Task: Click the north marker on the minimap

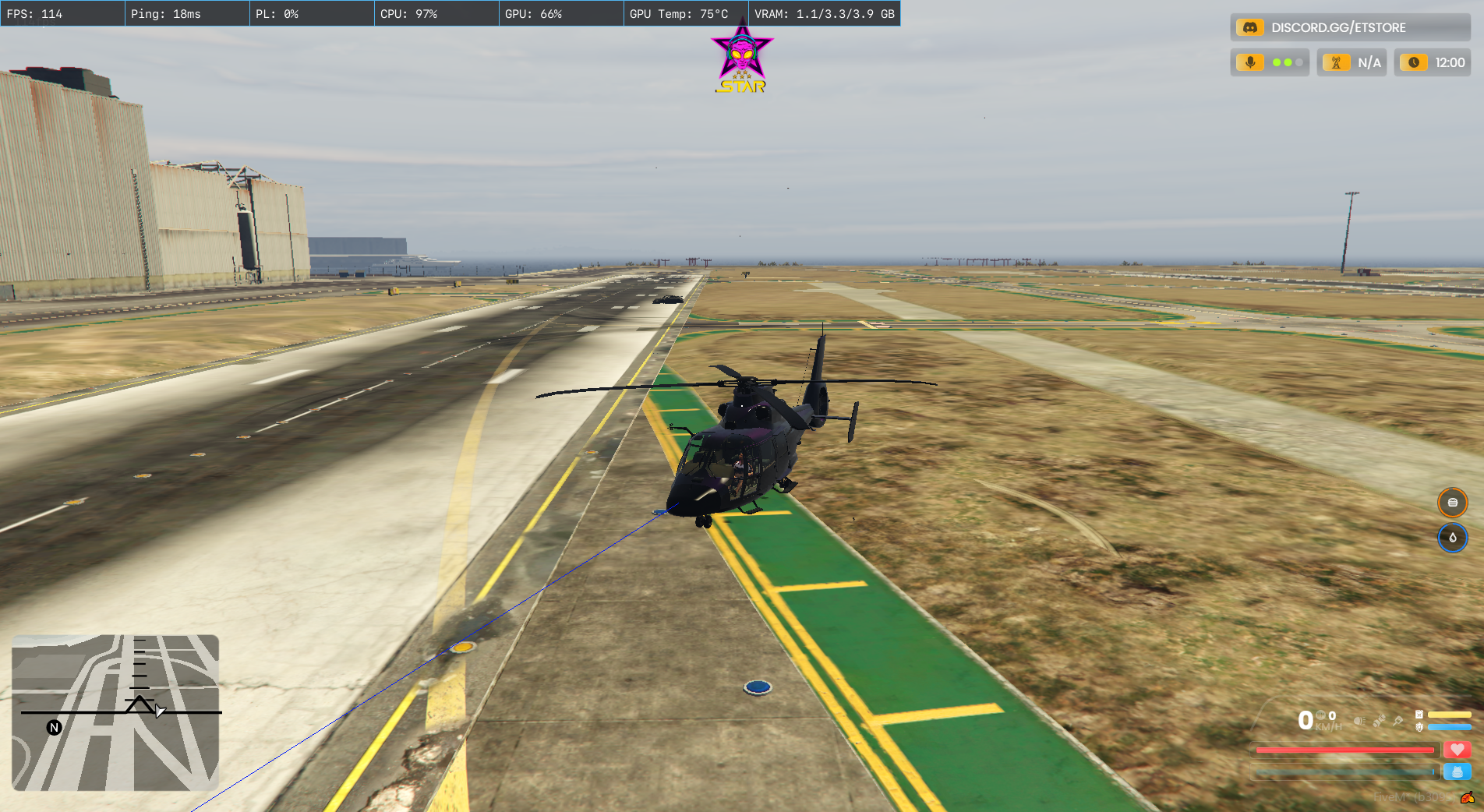Action: [x=54, y=728]
